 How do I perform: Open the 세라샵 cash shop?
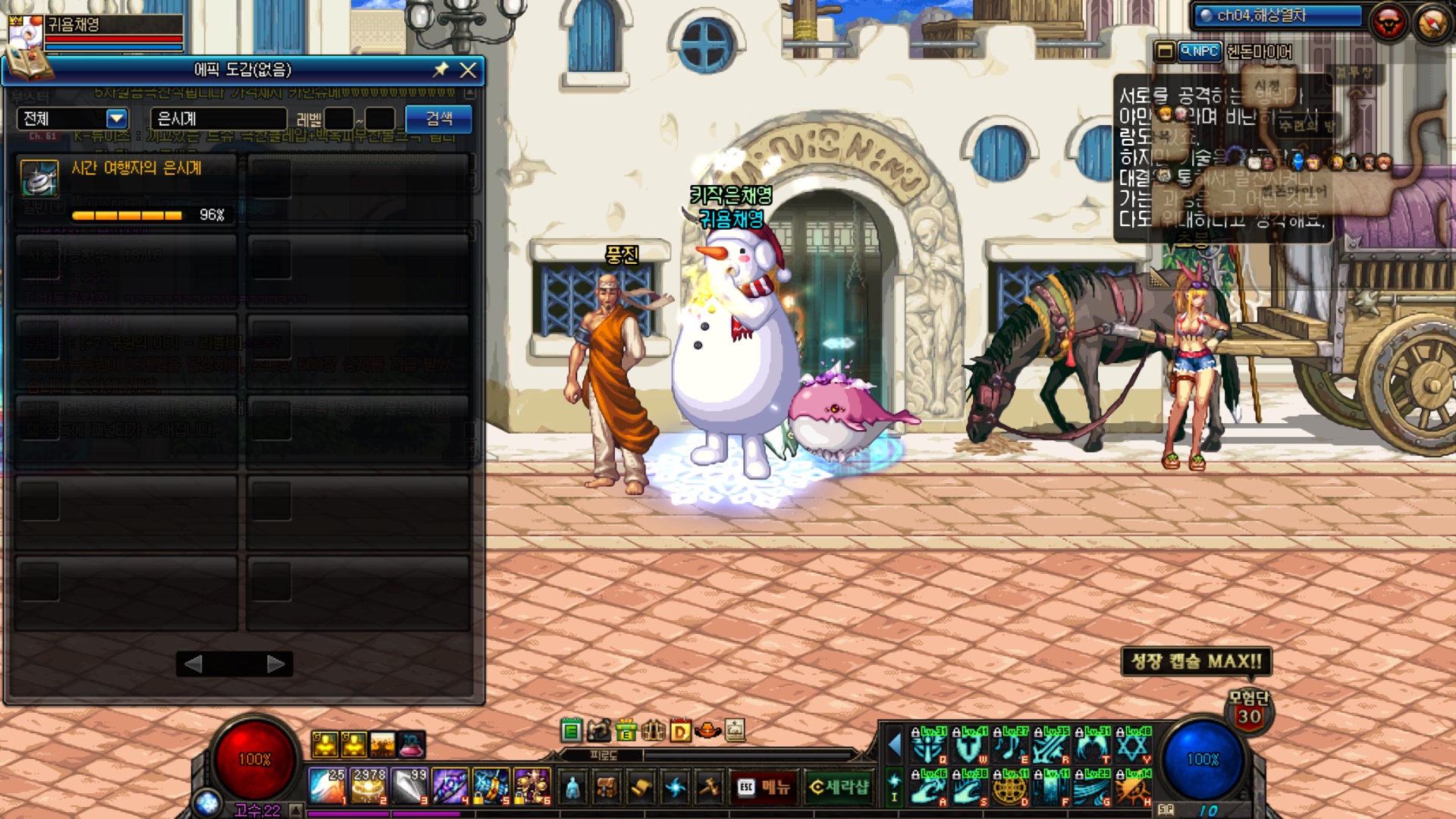coord(838,787)
